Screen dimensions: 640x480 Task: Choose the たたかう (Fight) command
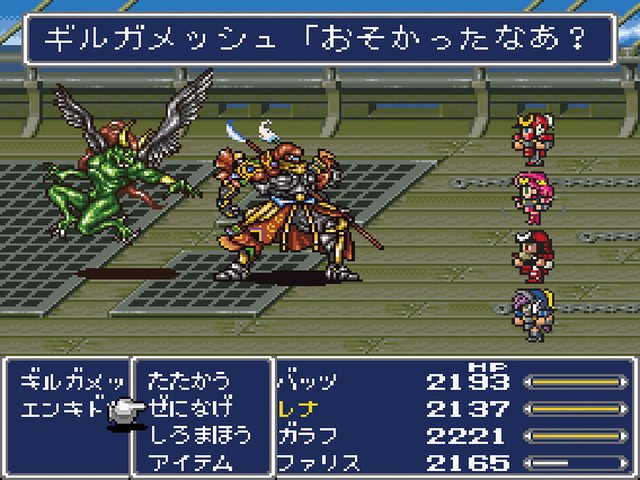coord(188,381)
